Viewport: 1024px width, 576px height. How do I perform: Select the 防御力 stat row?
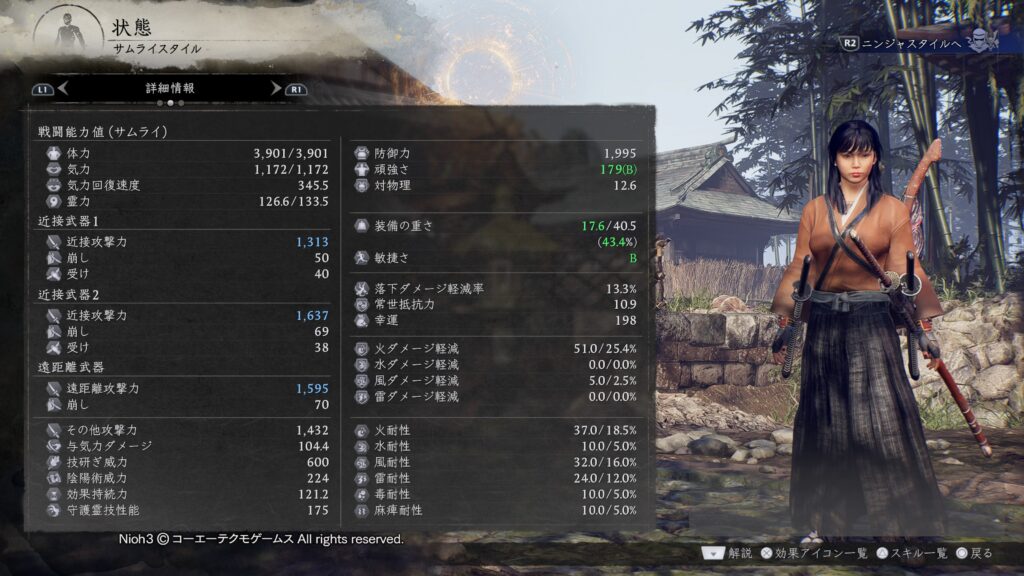497,154
